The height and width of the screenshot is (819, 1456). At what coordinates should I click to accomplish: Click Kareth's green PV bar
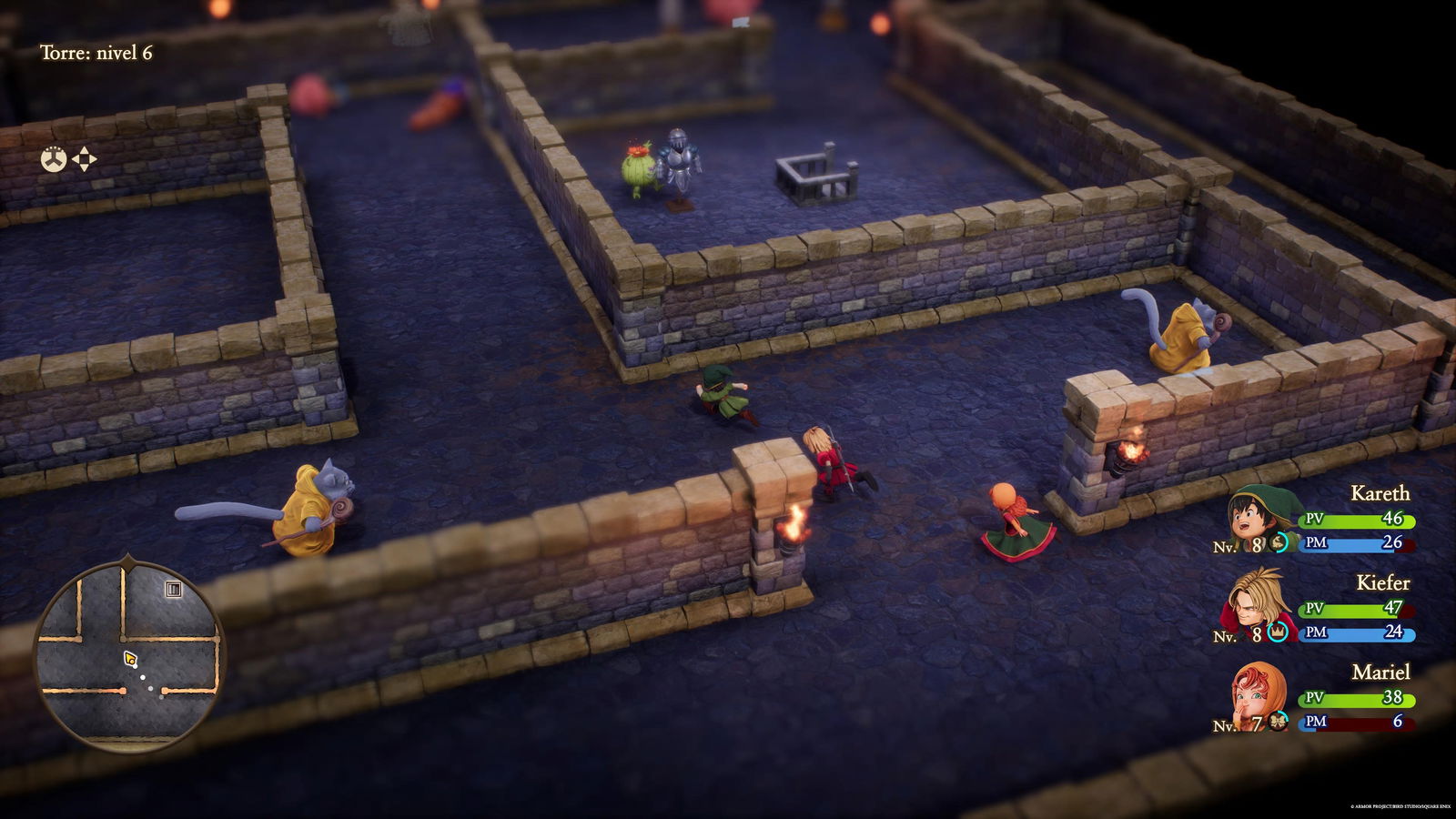pos(1357,520)
